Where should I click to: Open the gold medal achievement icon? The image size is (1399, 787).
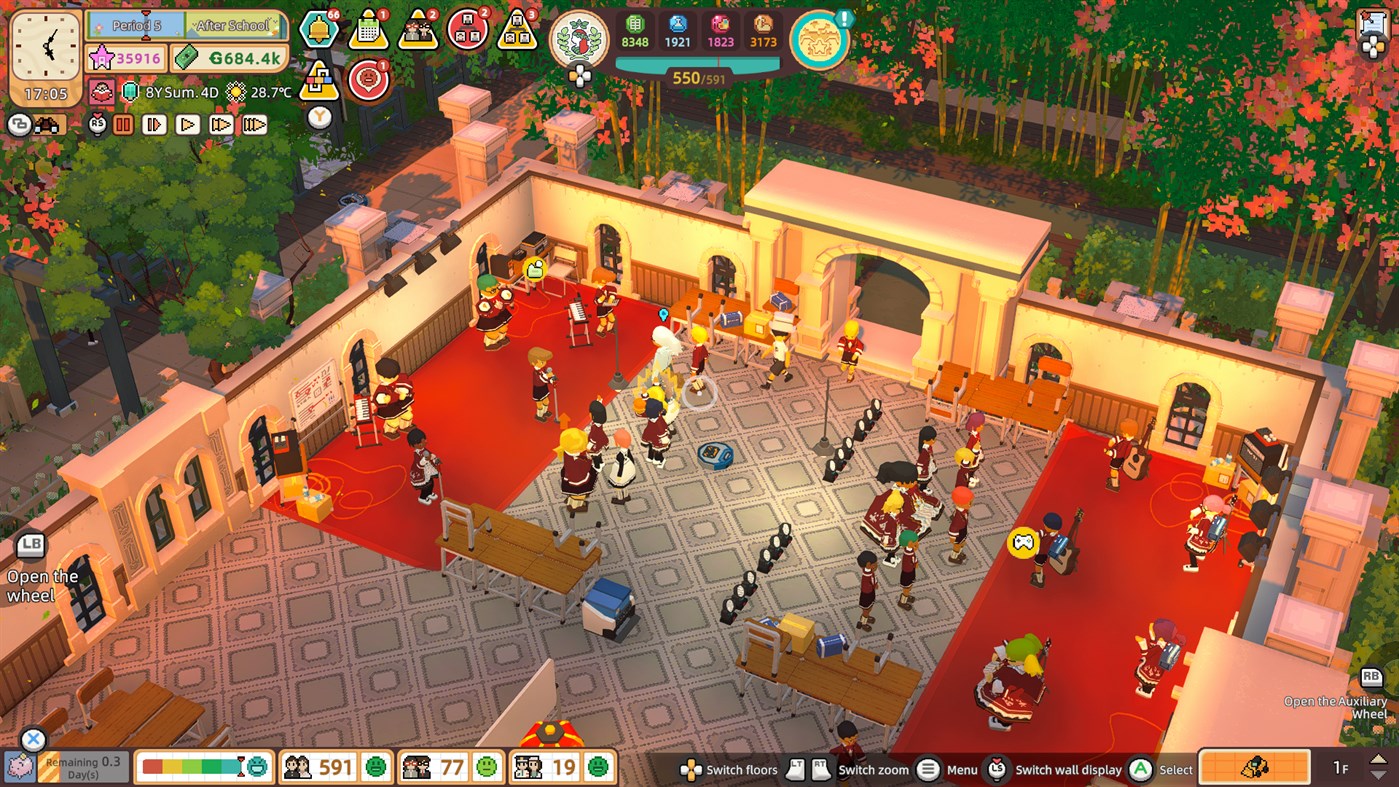coord(820,42)
